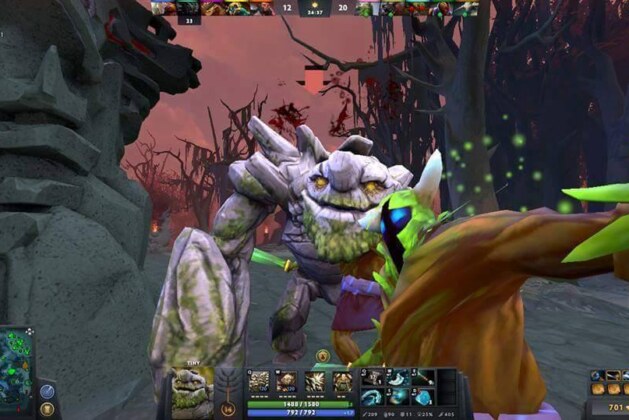This screenshot has height=420, width=629.
Task: Use the Tree Grab ability
Action: pyautogui.click(x=315, y=381)
